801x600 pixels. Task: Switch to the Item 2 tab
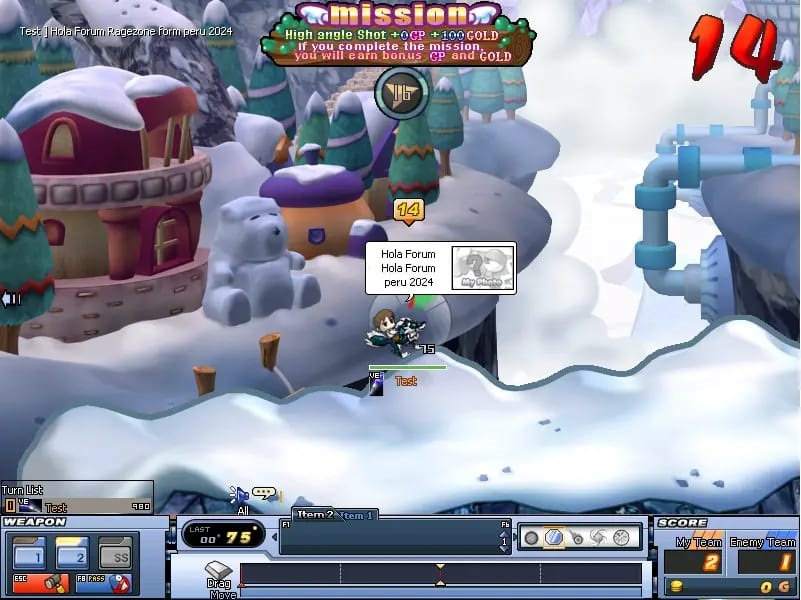(314, 515)
